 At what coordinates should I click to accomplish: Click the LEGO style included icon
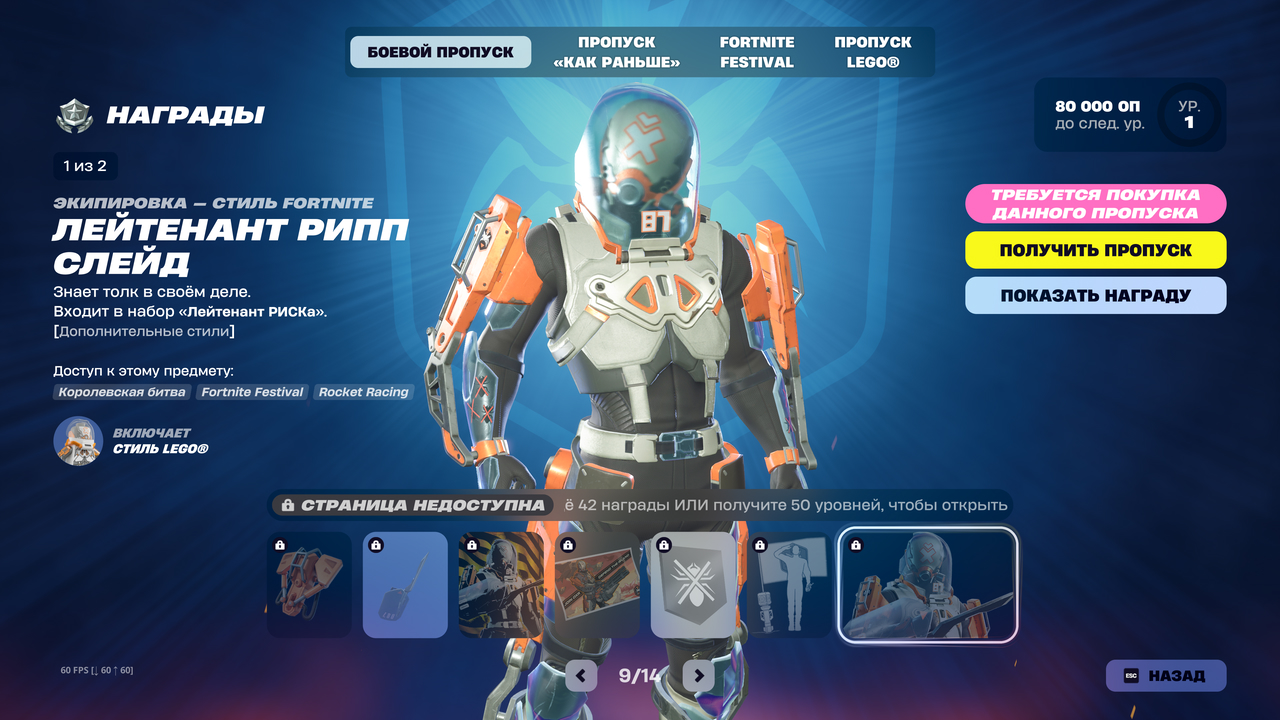click(x=78, y=441)
